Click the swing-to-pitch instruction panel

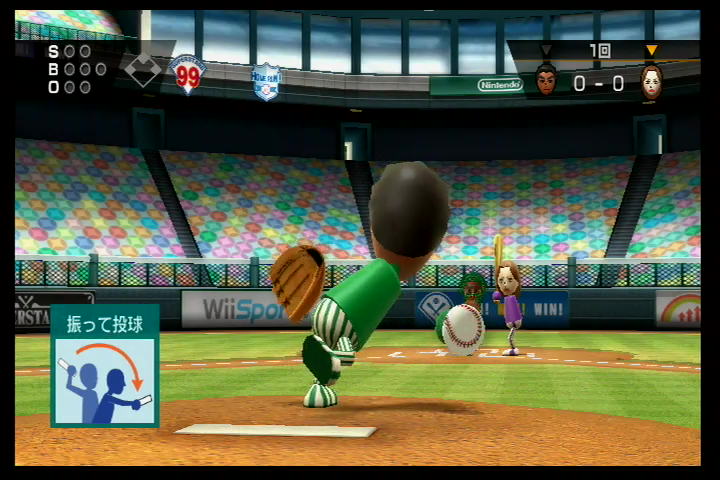[x=105, y=365]
